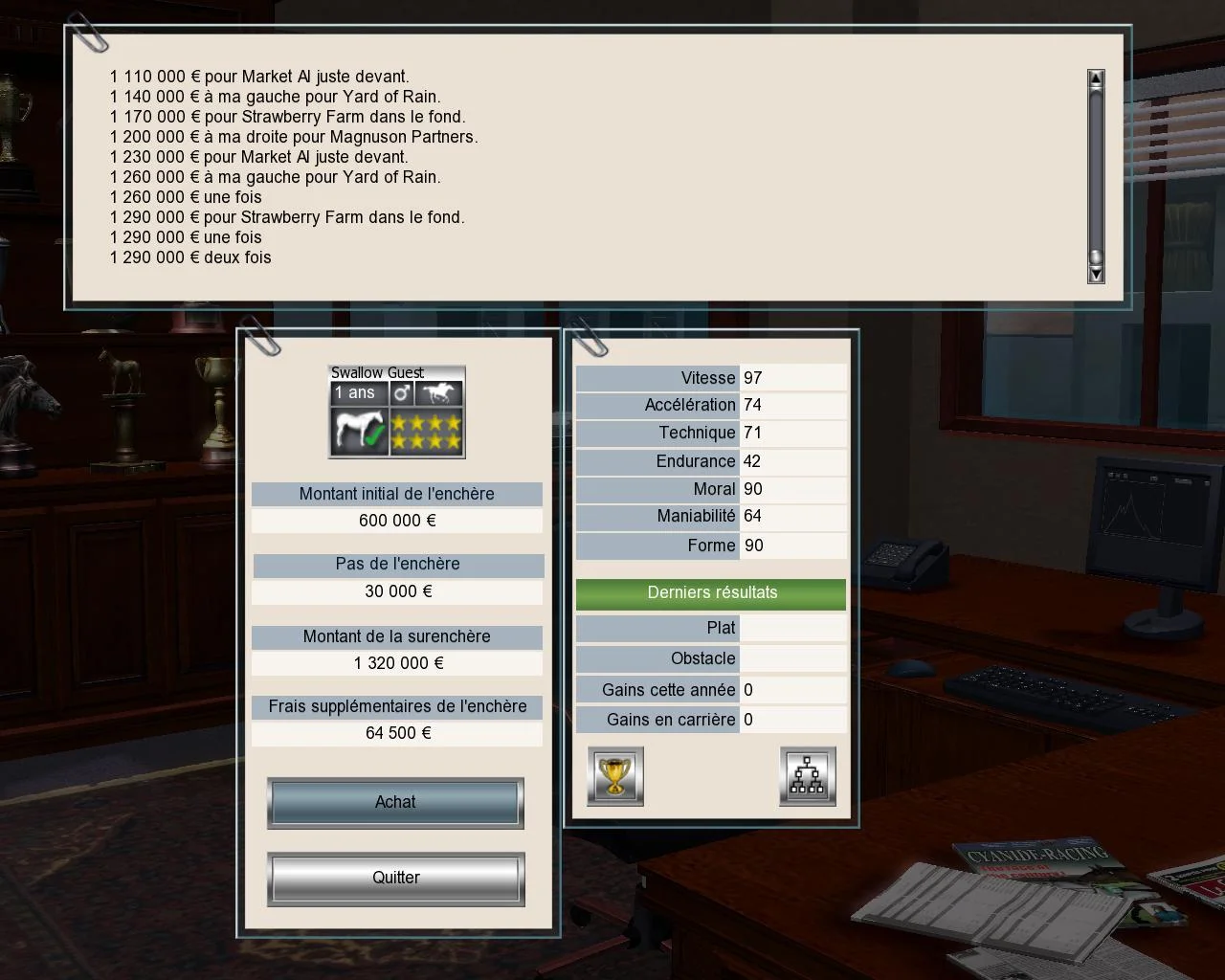
Task: Toggle the Obstacle results row
Action: 710,658
